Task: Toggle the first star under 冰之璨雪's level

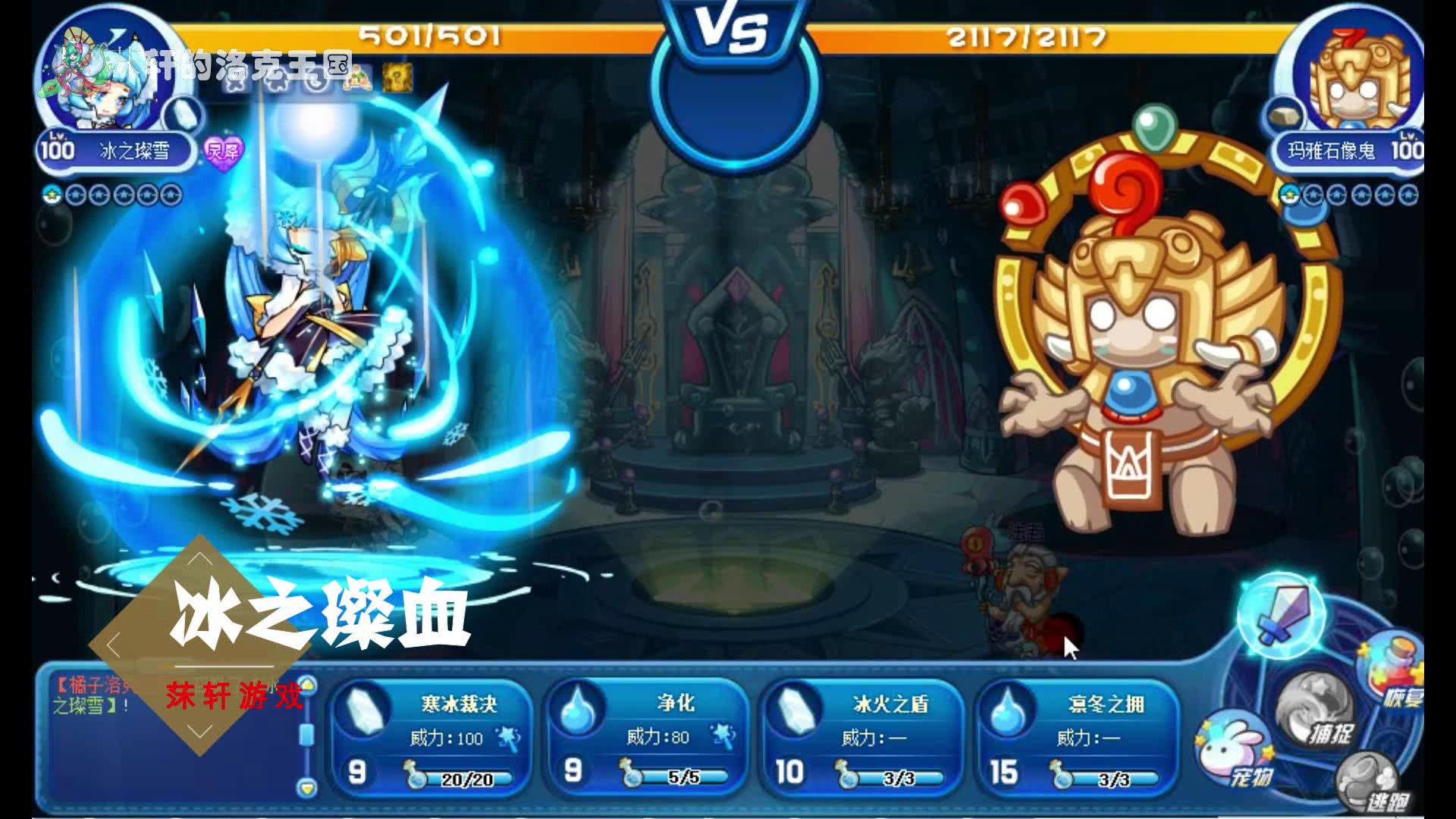Action: pyautogui.click(x=74, y=195)
